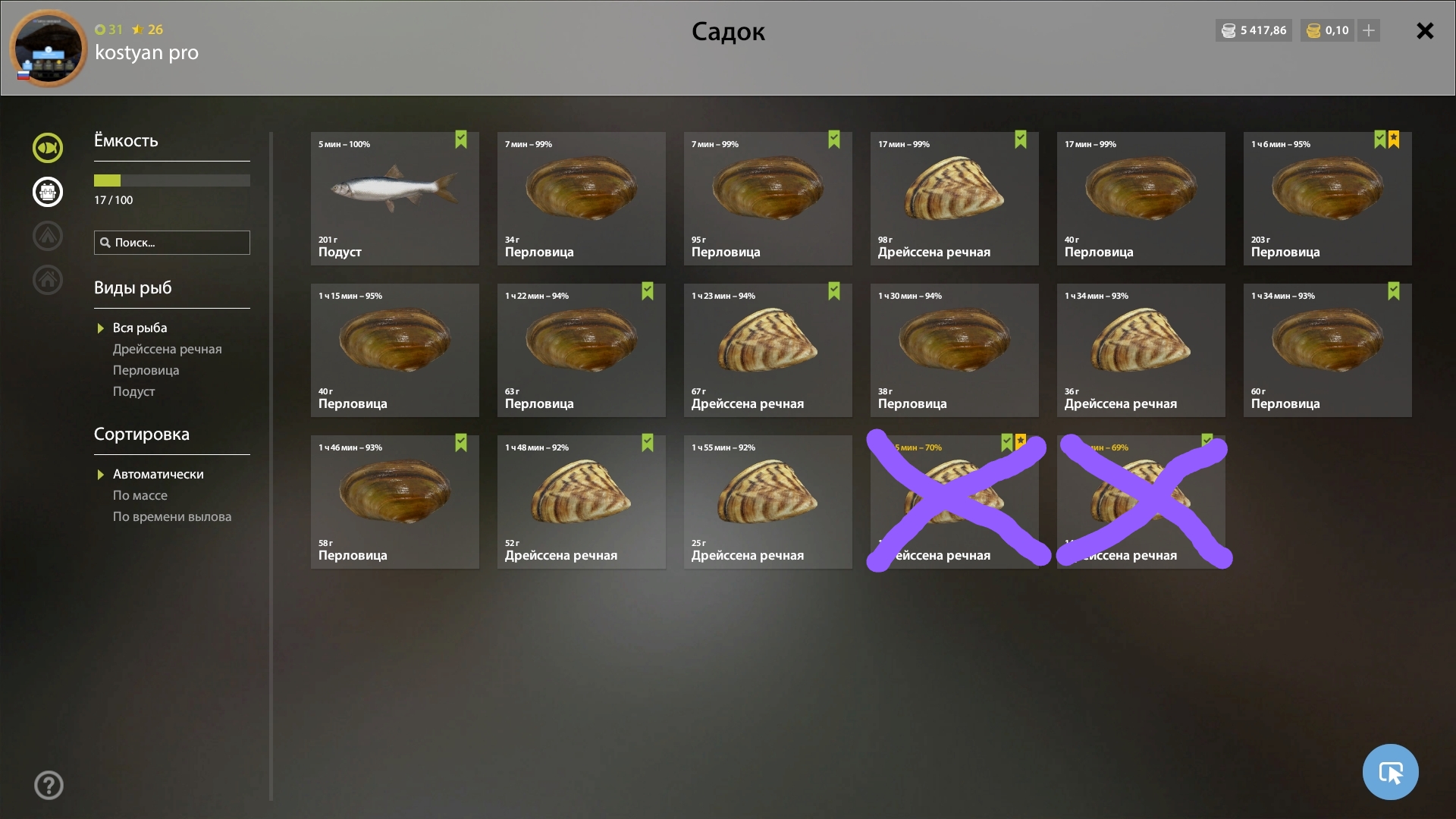Filter by Перловица species
This screenshot has height=819, width=1456.
[146, 370]
